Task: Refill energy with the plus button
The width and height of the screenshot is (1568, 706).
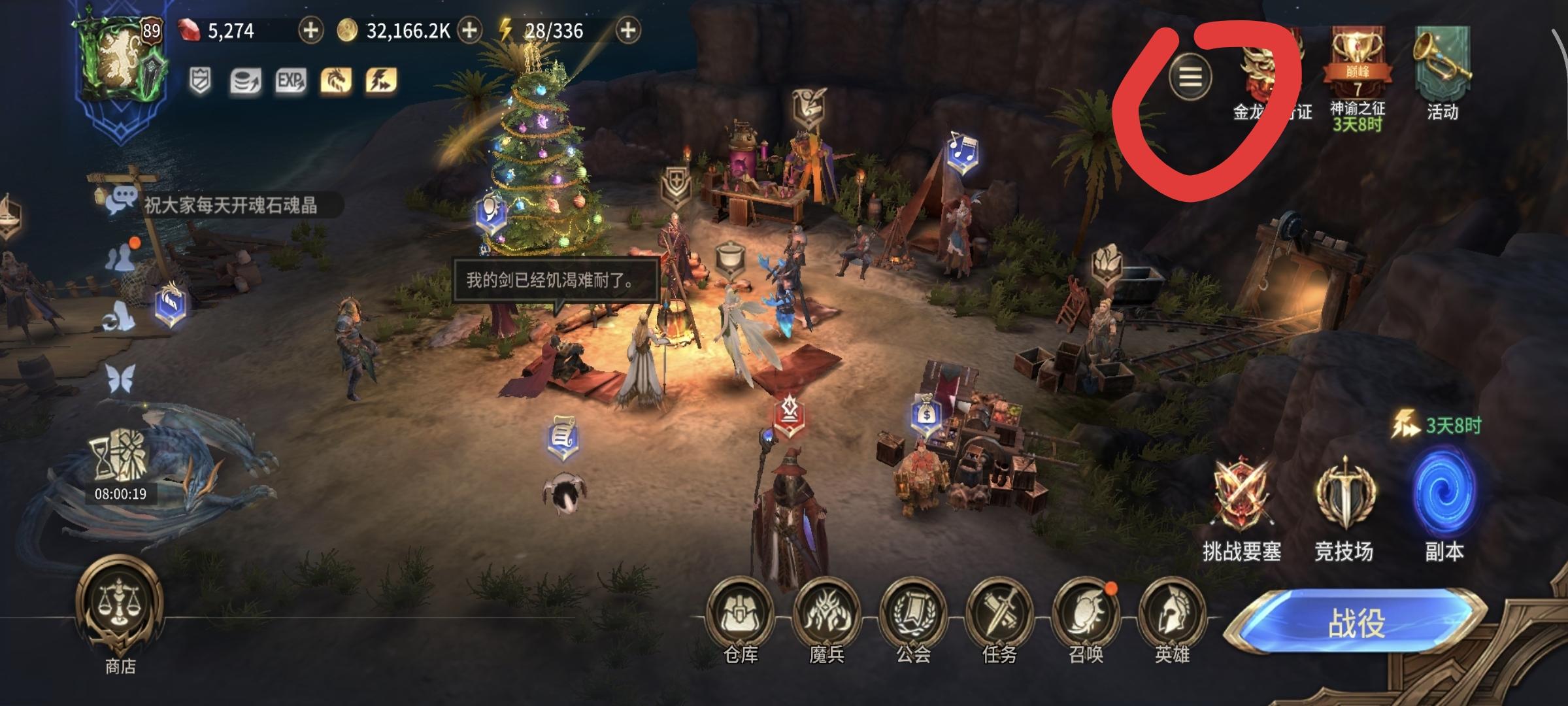Action: (627, 31)
